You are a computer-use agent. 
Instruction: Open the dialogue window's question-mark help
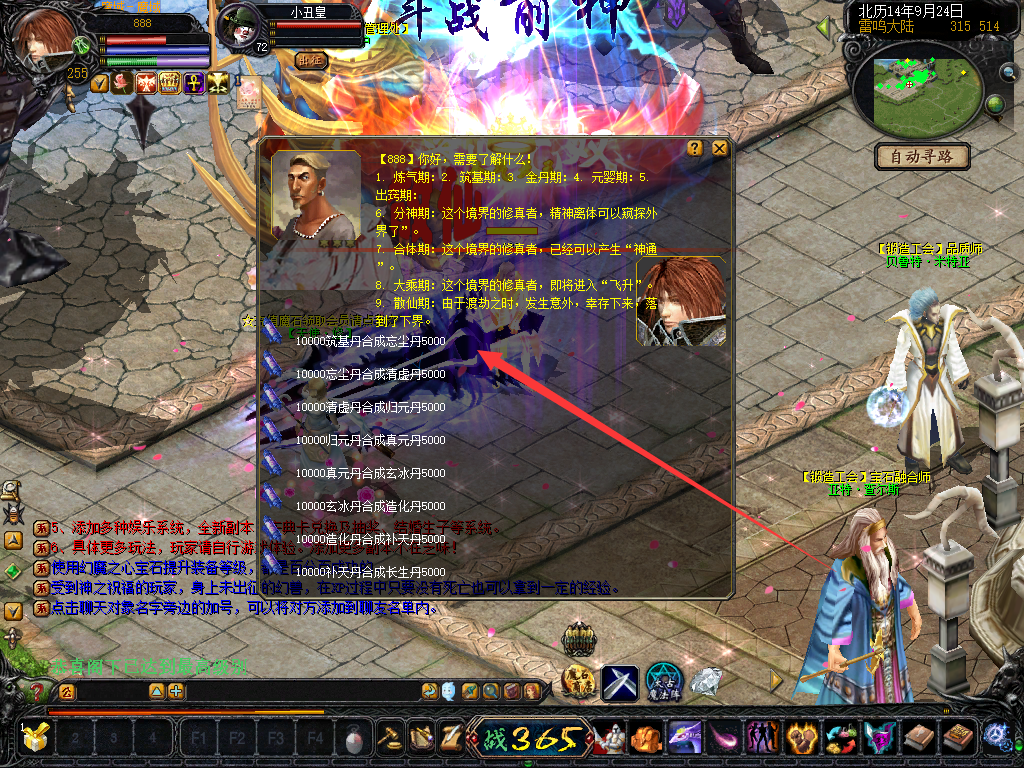695,148
